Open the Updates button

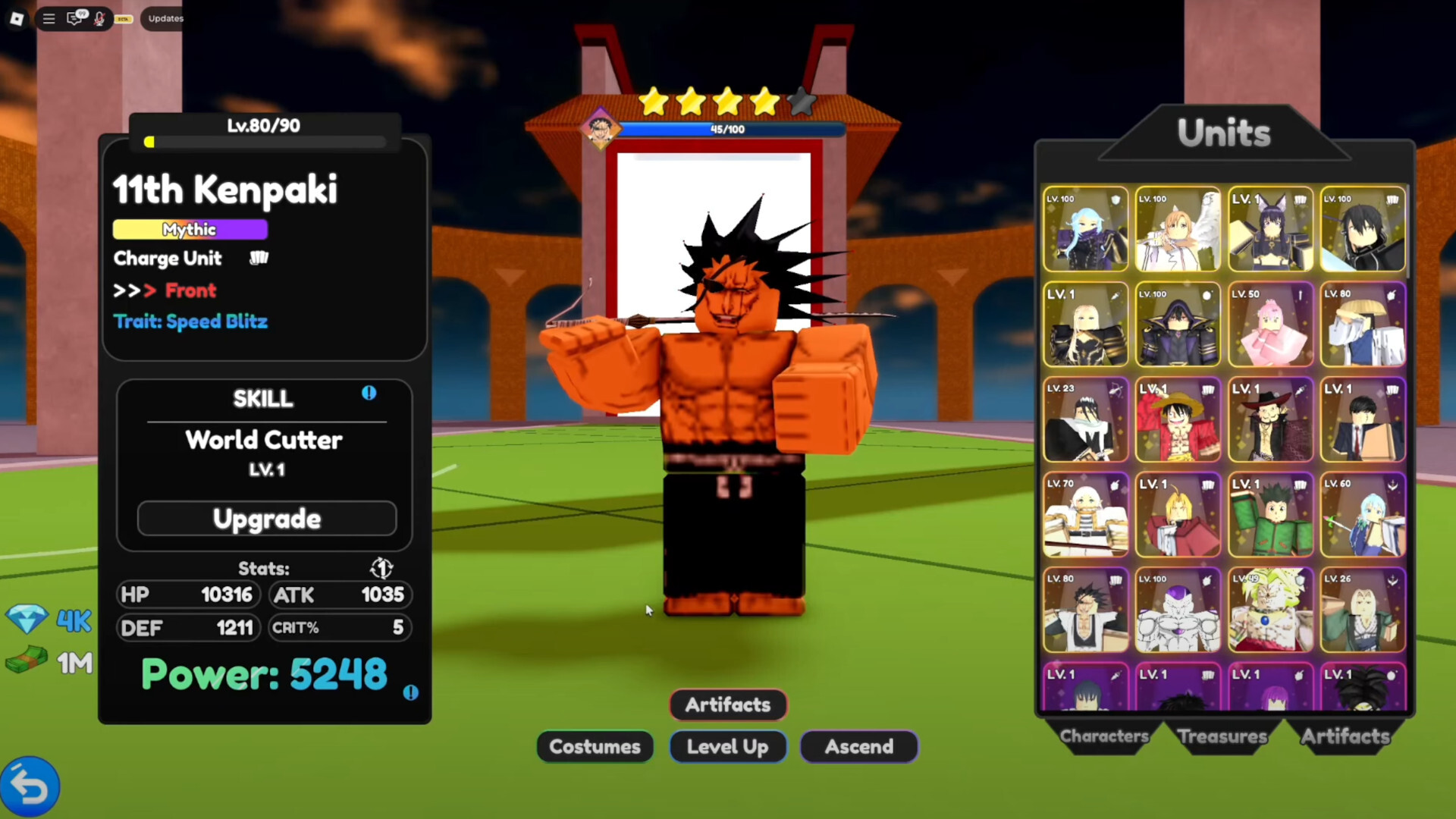pyautogui.click(x=165, y=18)
